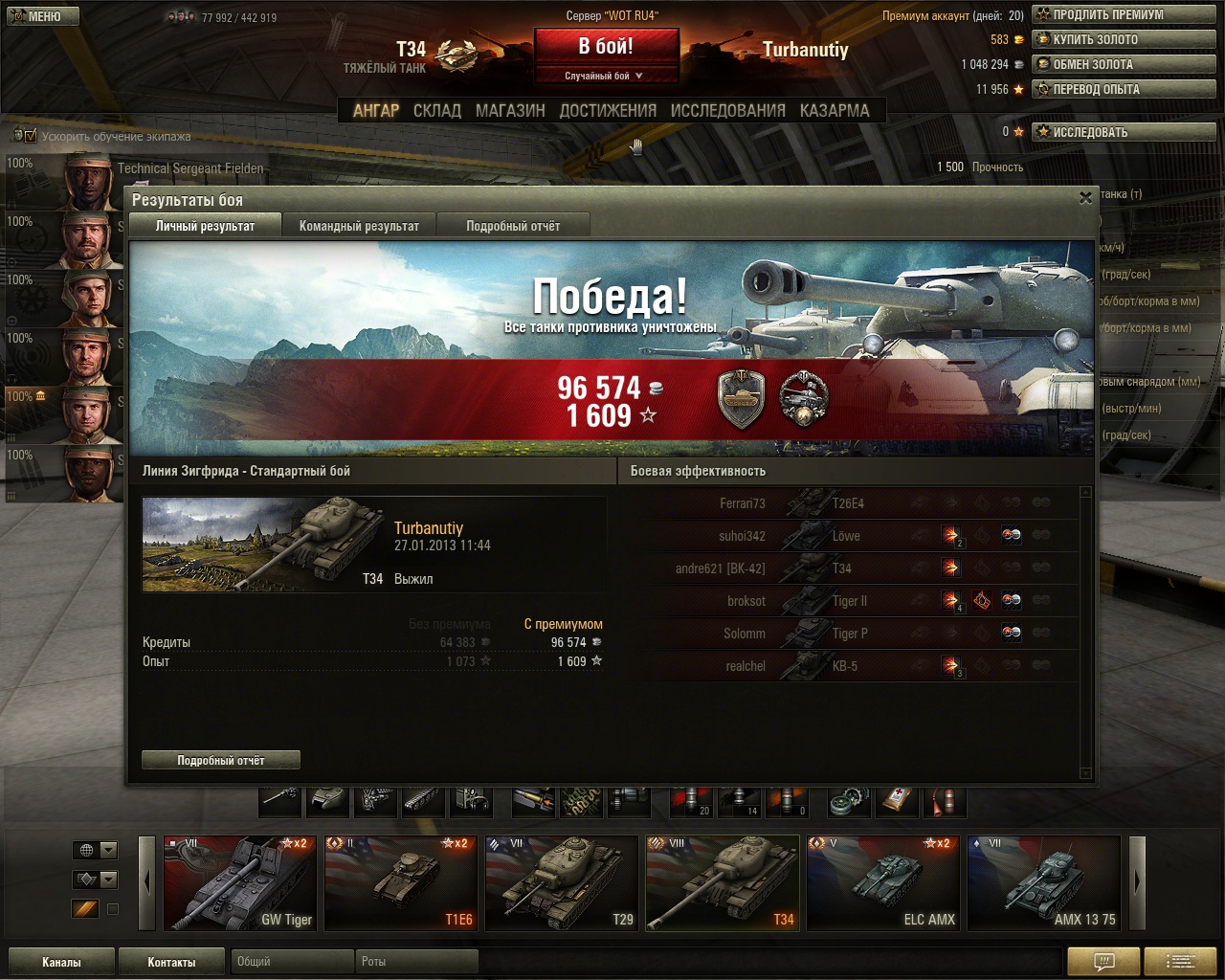1225x980 pixels.
Task: Open the Подробный отчёт tab
Action: pos(513,226)
